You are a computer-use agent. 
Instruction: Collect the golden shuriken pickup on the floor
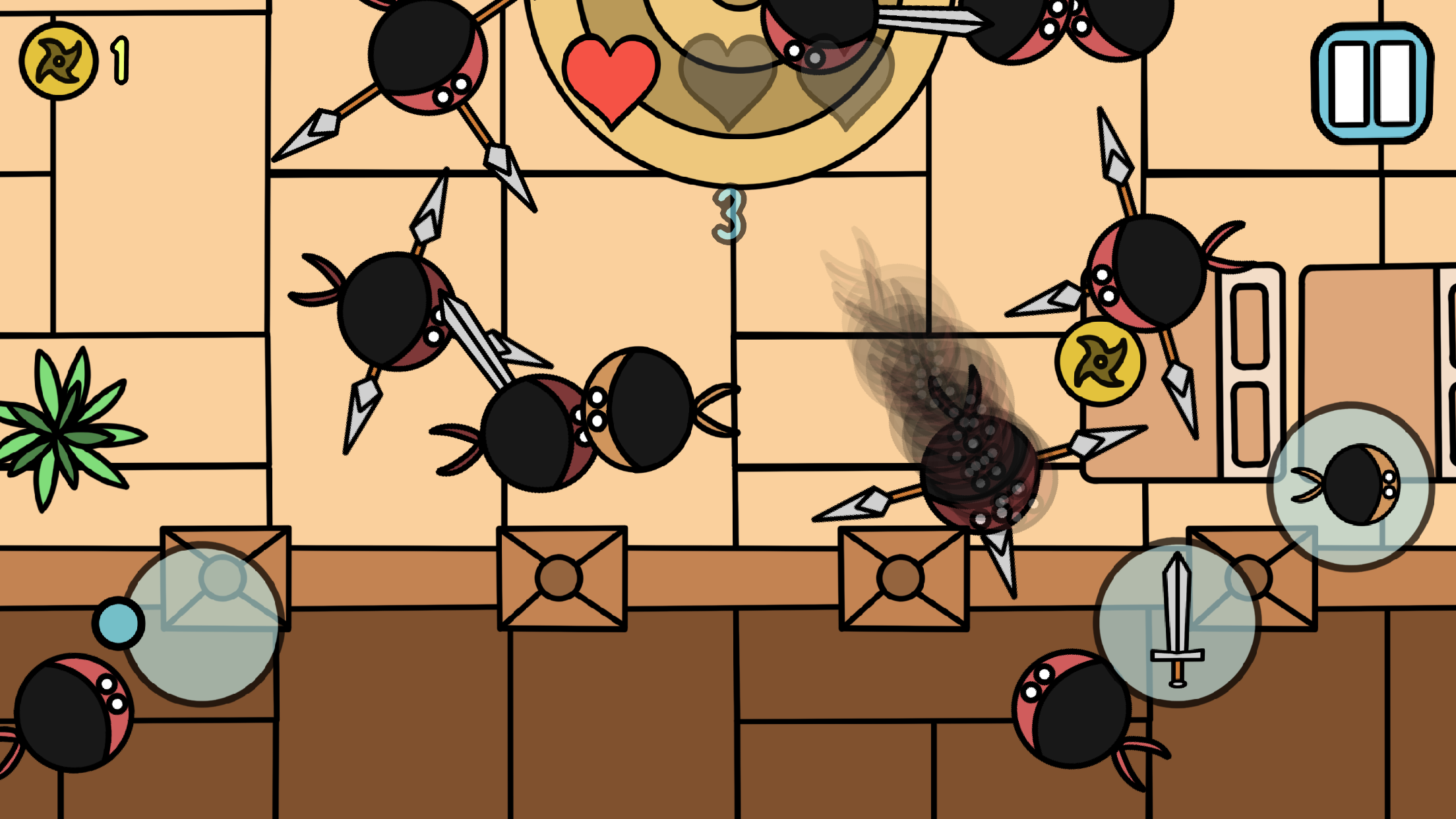click(1099, 361)
